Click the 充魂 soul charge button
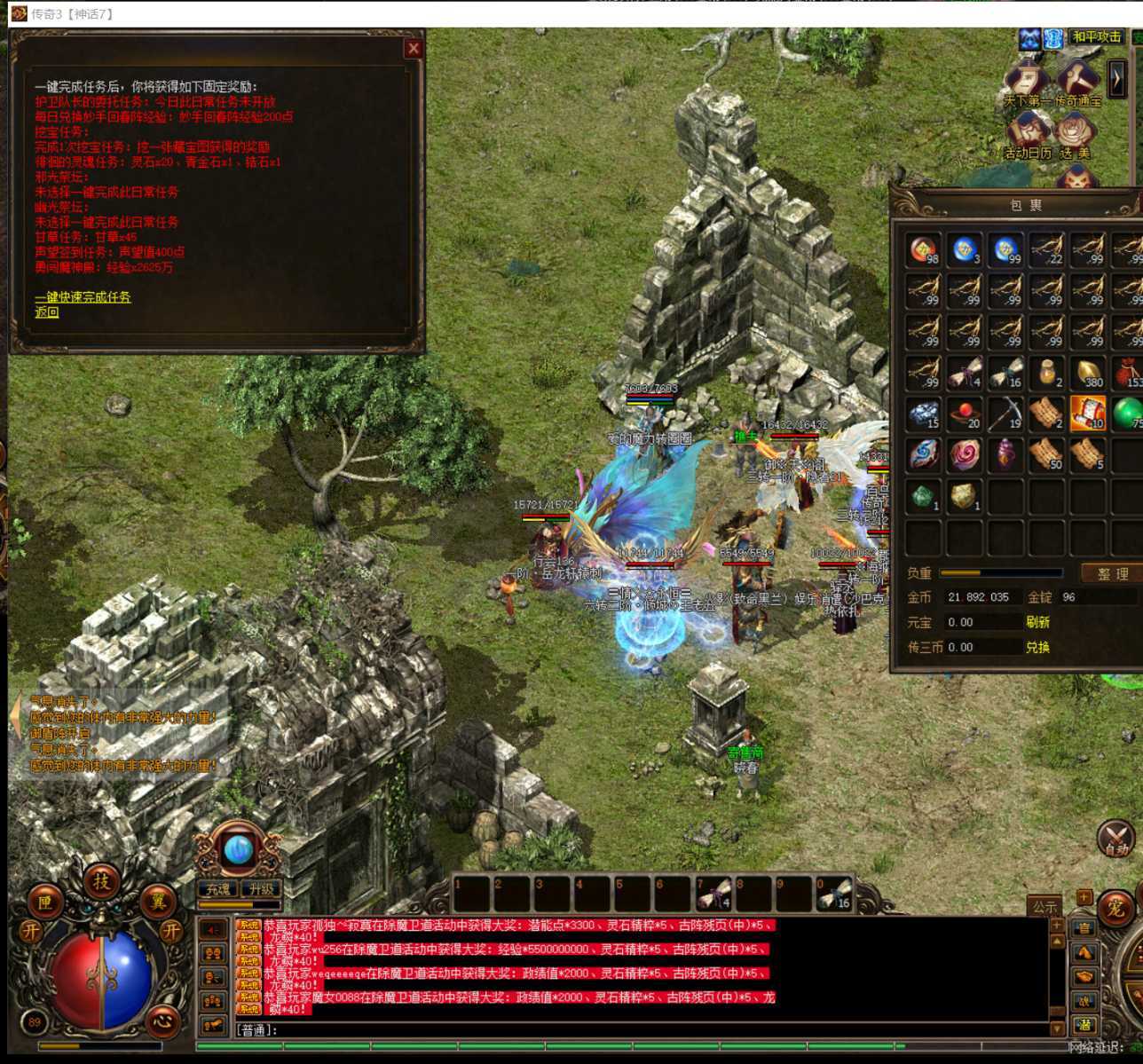 pos(218,888)
